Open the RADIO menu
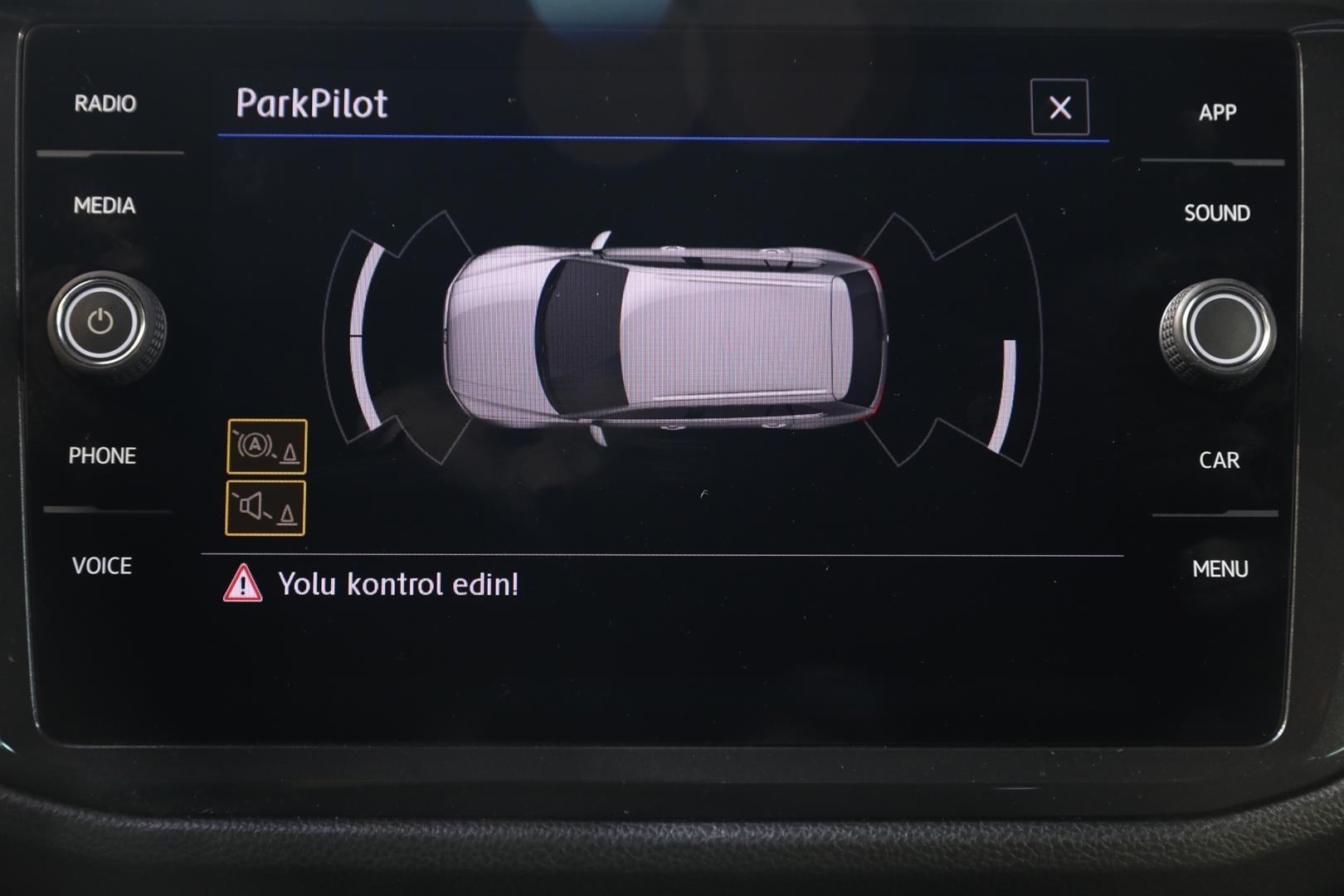1344x896 pixels. [105, 104]
